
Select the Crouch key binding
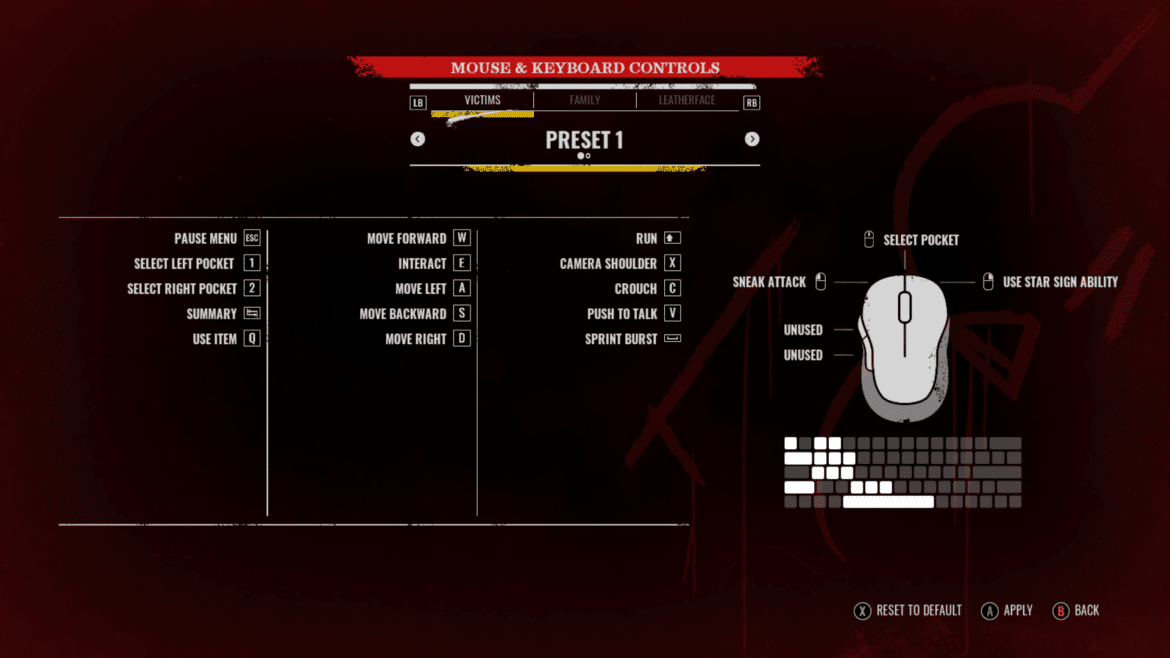click(x=647, y=289)
